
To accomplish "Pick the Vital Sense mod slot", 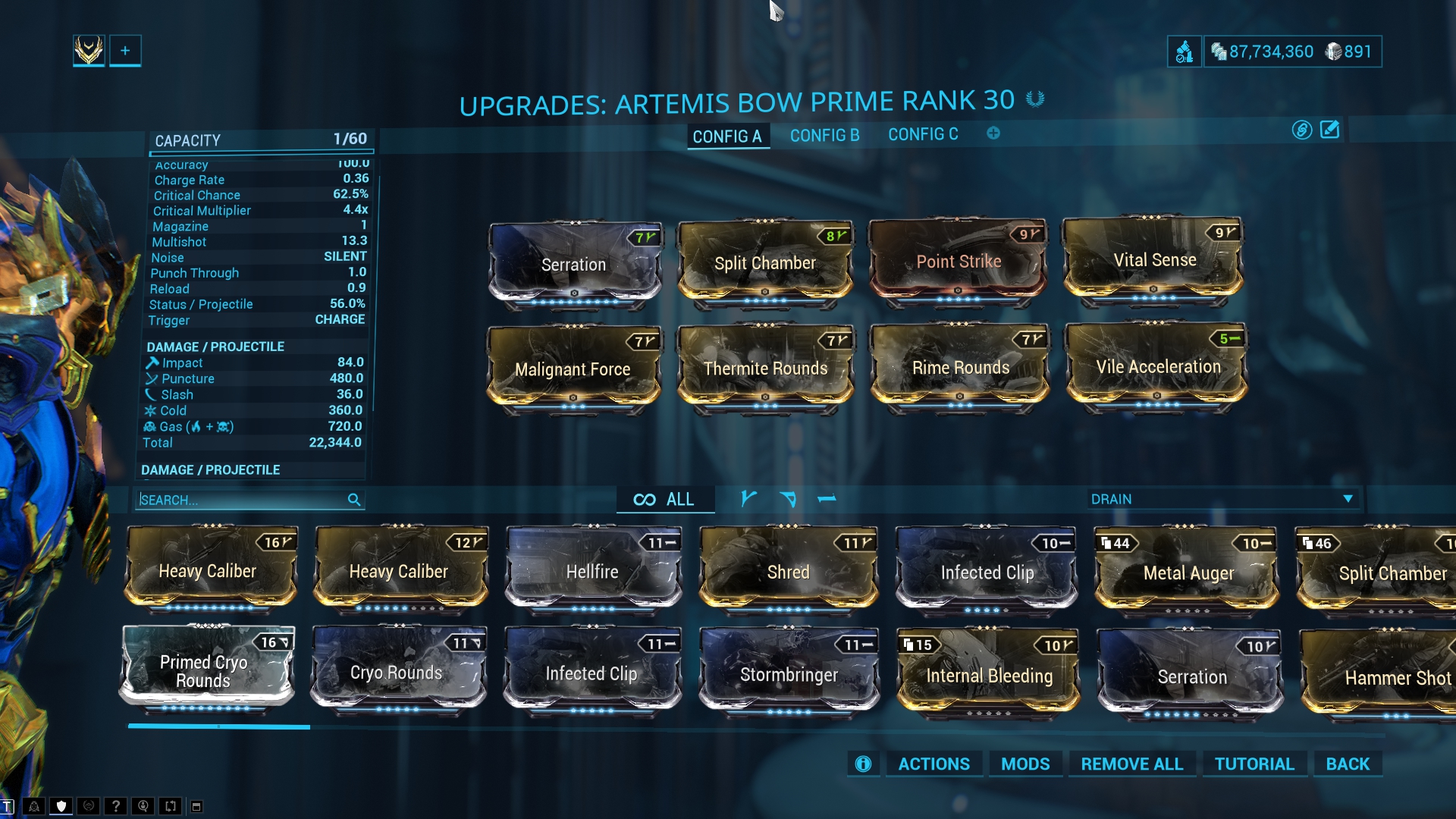I will point(1154,260).
